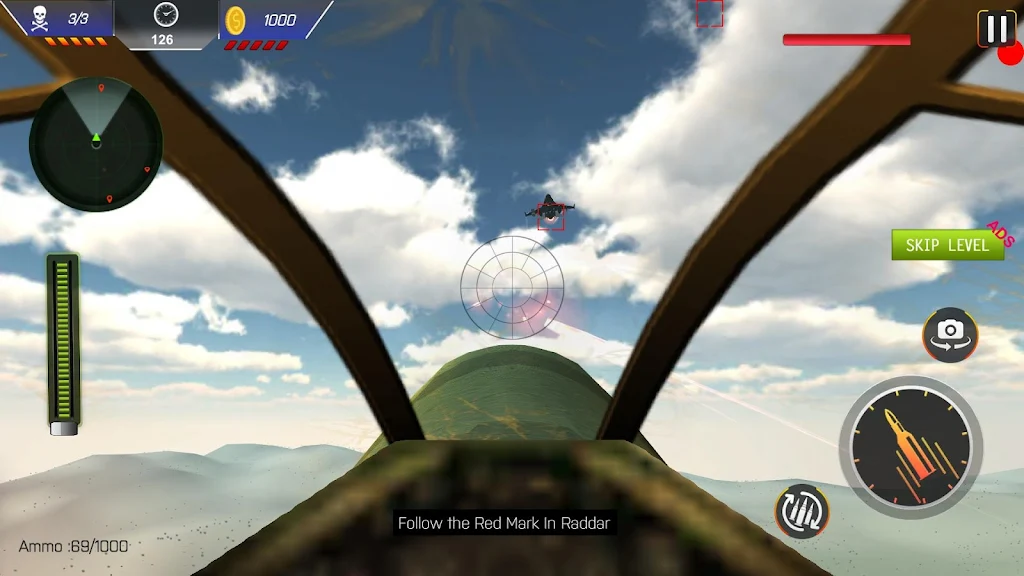This screenshot has height=576, width=1024.
Task: Pause the game
Action: point(996,29)
